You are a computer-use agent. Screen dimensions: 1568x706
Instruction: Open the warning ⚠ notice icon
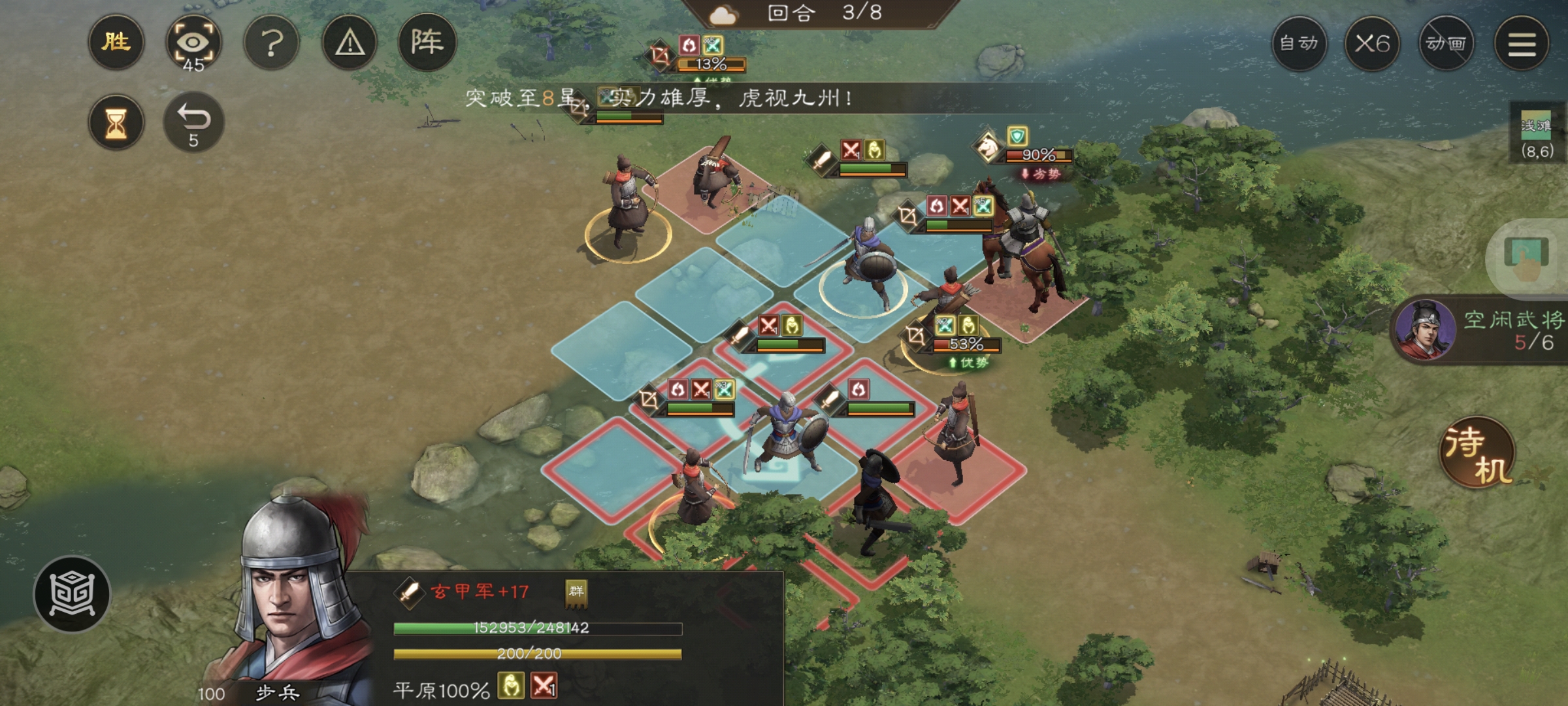coord(349,43)
